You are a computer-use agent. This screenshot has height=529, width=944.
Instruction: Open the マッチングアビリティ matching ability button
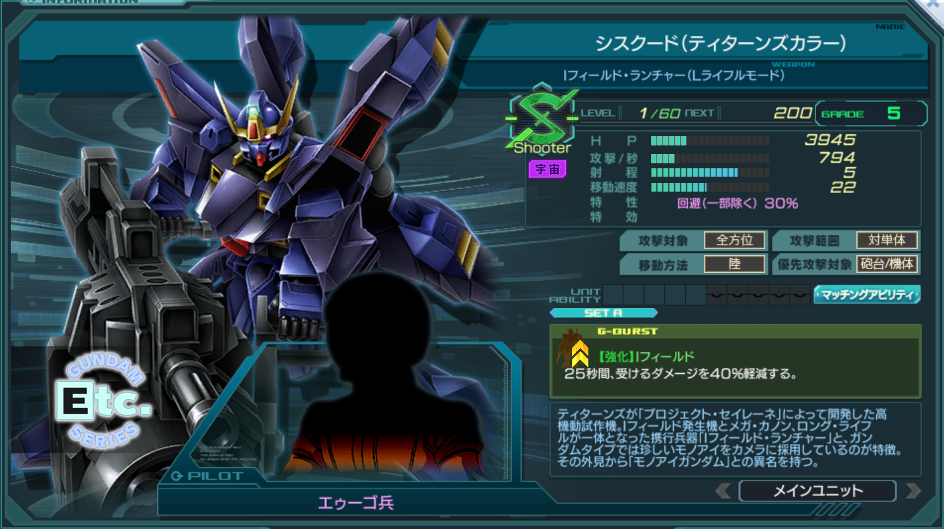click(x=867, y=294)
